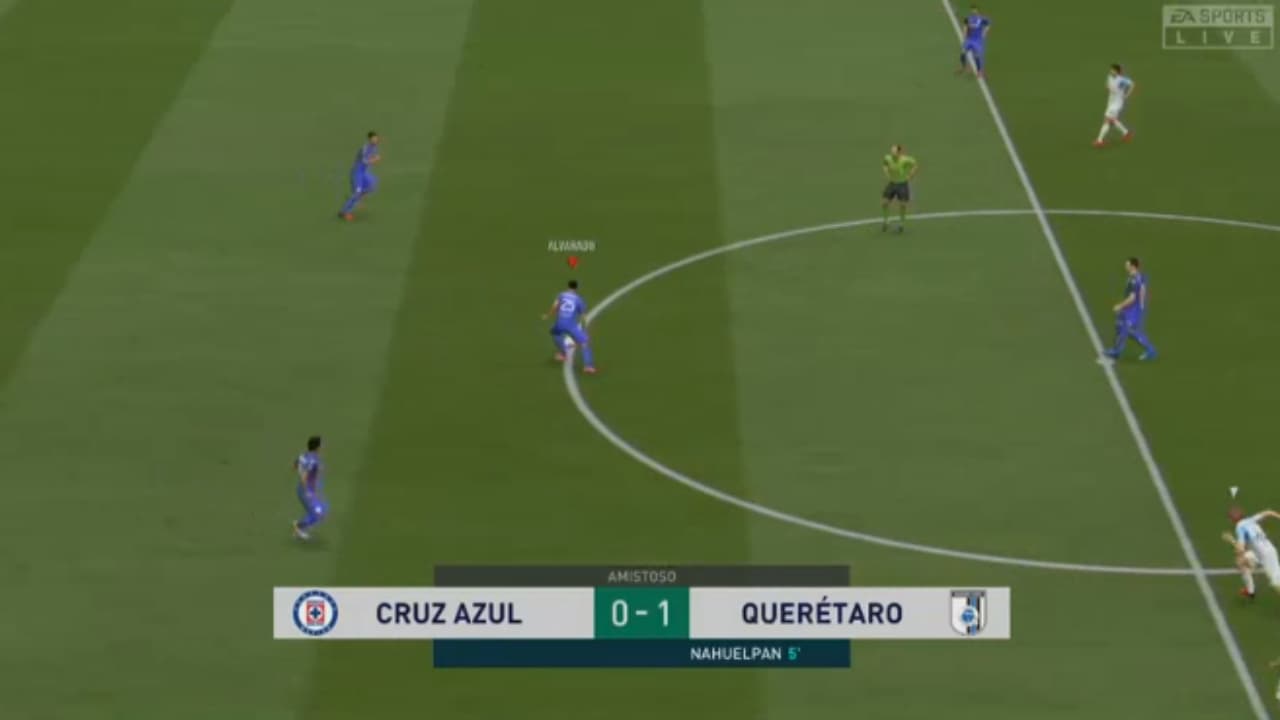Expand the Cruz Azul team name section
Screen dimensions: 1280x720
(450, 614)
